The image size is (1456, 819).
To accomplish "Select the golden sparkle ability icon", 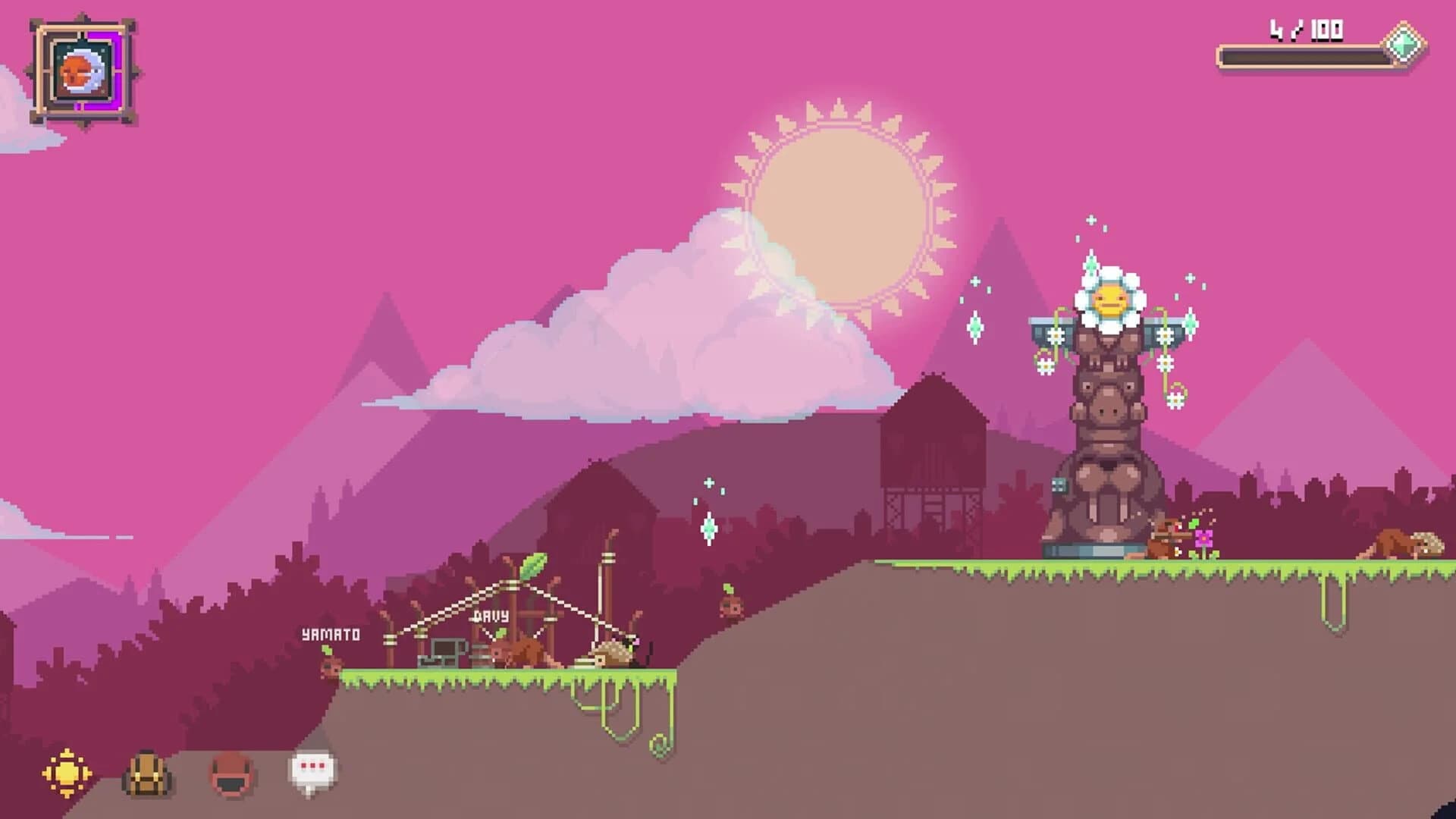I will pyautogui.click(x=66, y=773).
